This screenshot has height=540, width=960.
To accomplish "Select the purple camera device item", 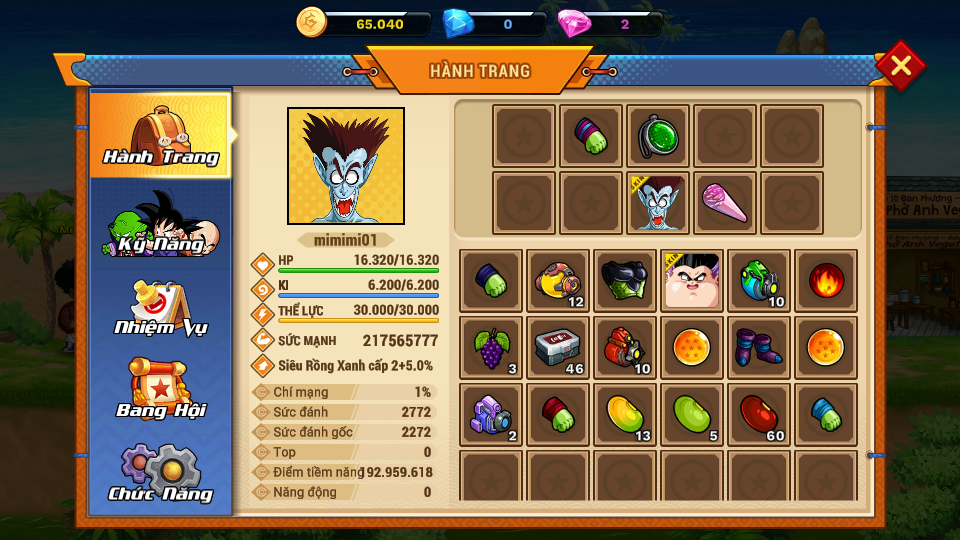I will tap(491, 414).
